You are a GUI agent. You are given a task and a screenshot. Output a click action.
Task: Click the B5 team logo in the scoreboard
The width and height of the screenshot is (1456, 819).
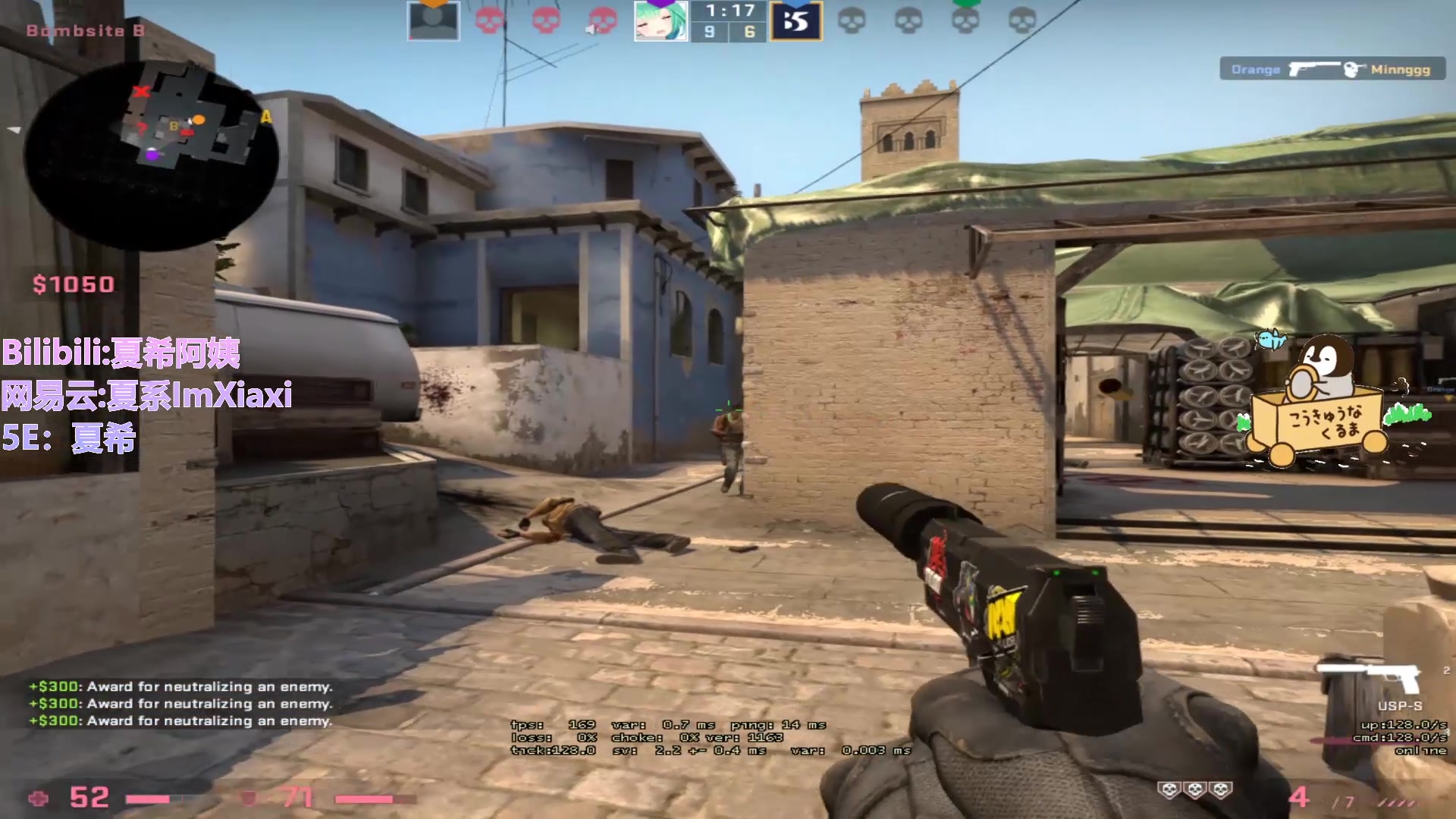(x=795, y=20)
